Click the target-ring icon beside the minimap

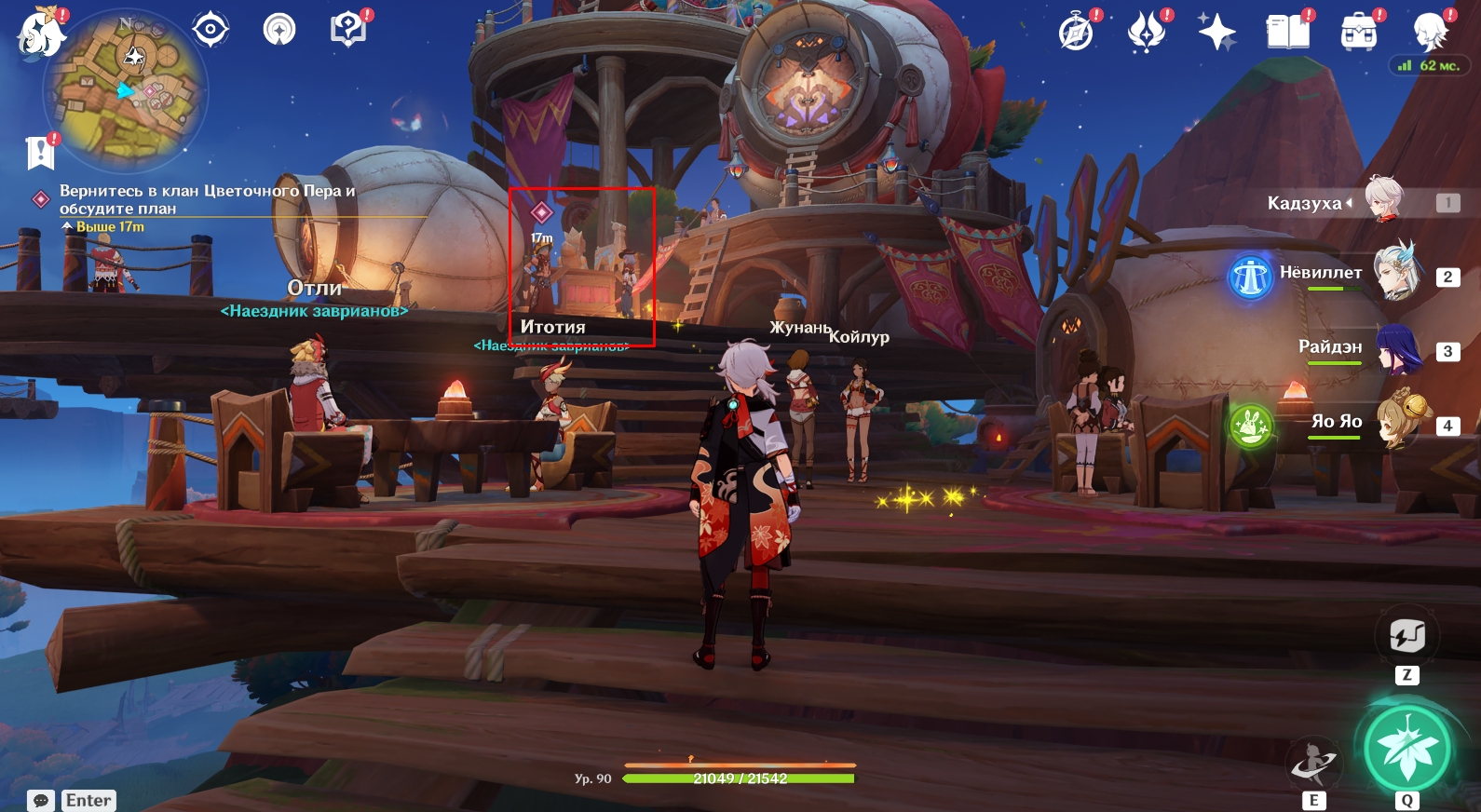(211, 30)
